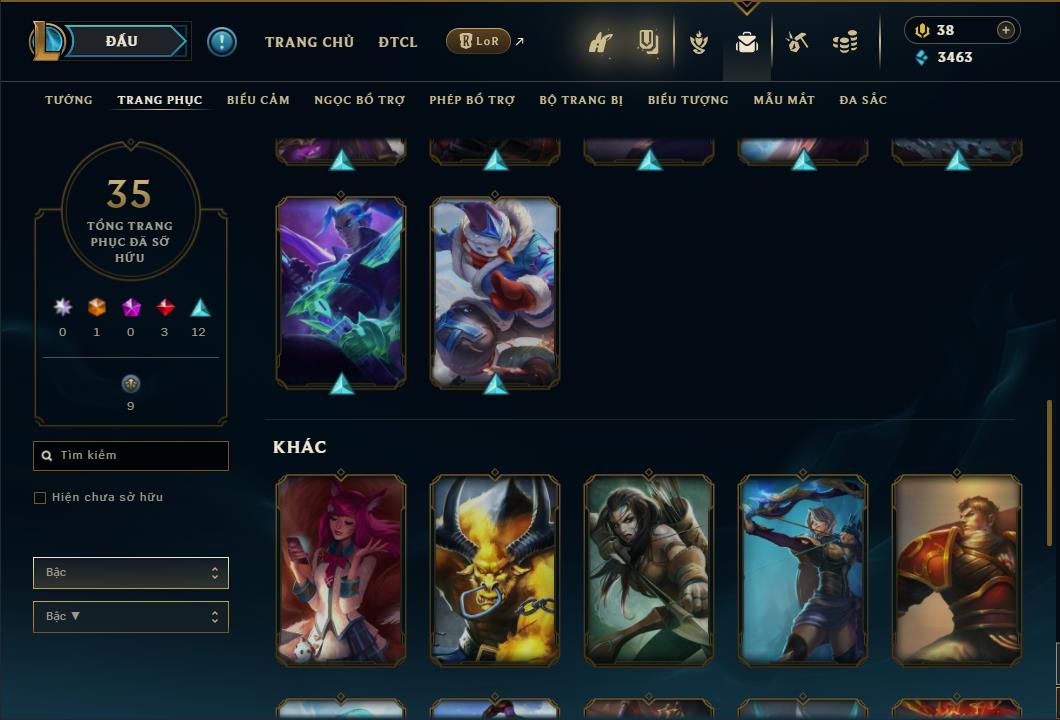Select the golden horned minotaur skin
The height and width of the screenshot is (720, 1060).
tap(495, 570)
